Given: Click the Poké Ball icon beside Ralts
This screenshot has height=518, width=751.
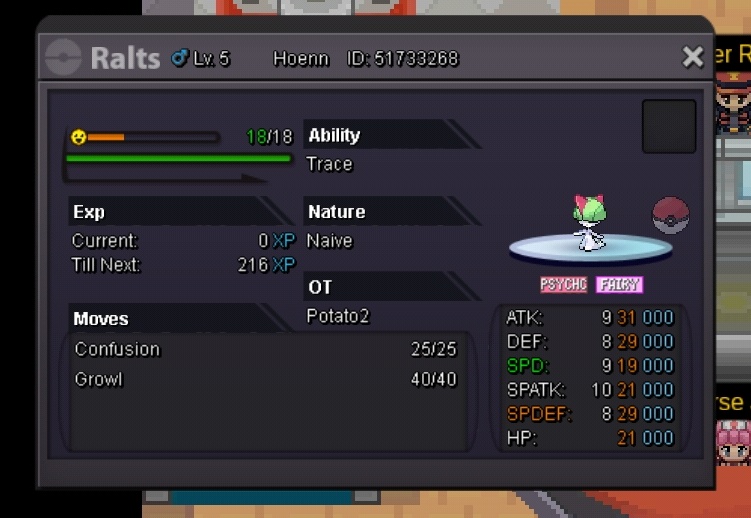Looking at the screenshot, I should (x=670, y=215).
